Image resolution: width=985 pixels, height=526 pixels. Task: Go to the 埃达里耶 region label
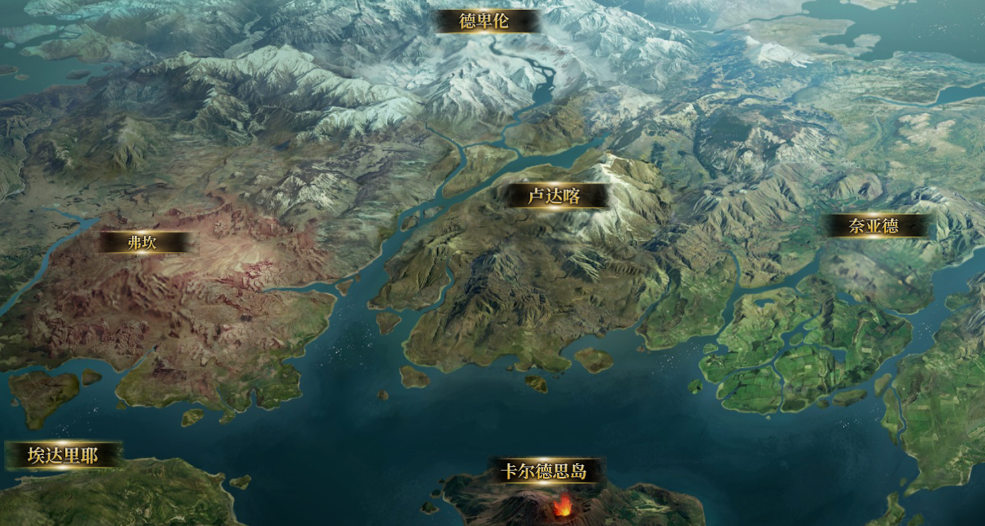62,456
